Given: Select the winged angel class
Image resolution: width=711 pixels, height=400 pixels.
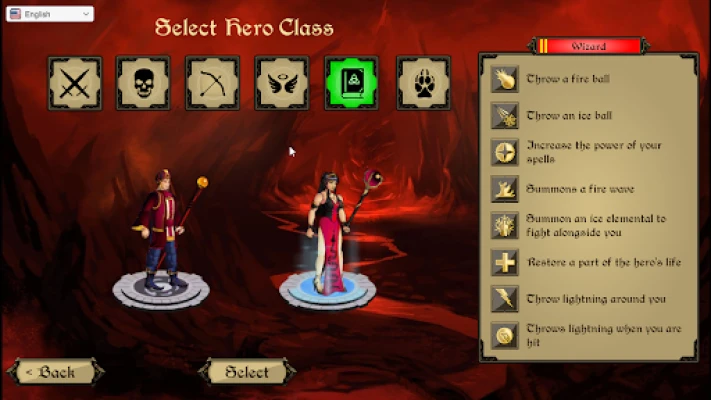Looking at the screenshot, I should coord(282,82).
